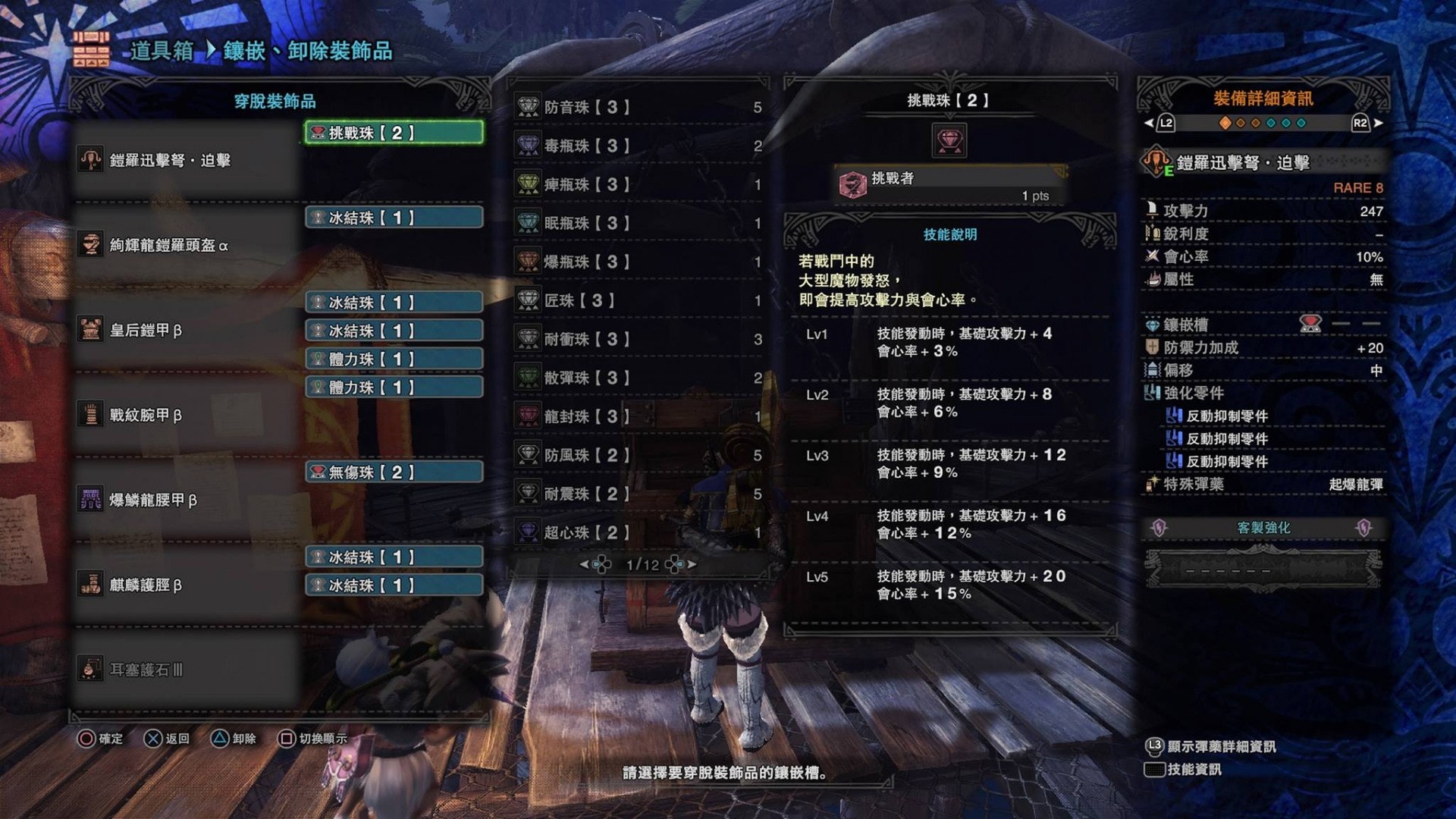Select 防音珠【3】 from the decoration list
The width and height of the screenshot is (1456, 819).
point(637,108)
